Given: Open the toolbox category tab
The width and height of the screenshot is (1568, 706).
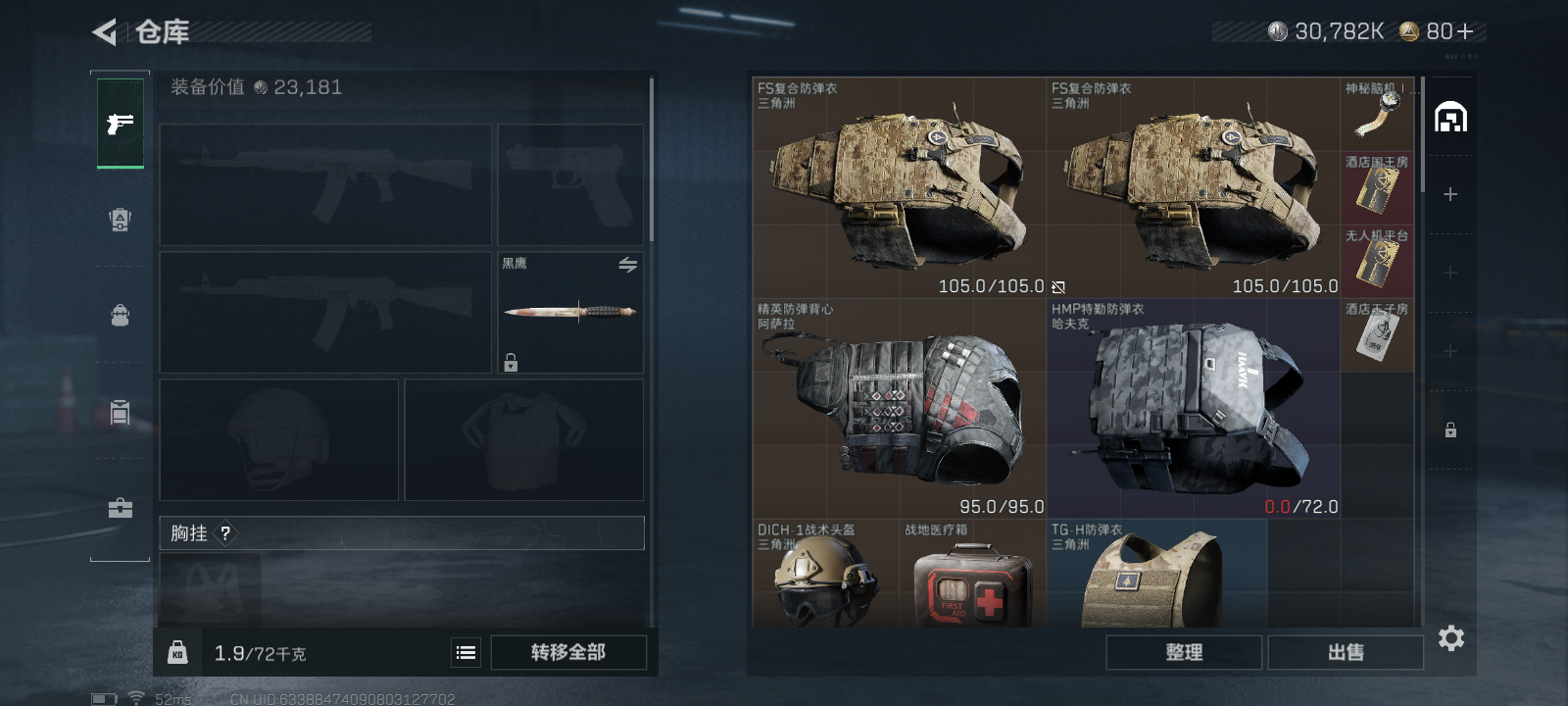Looking at the screenshot, I should 120,508.
